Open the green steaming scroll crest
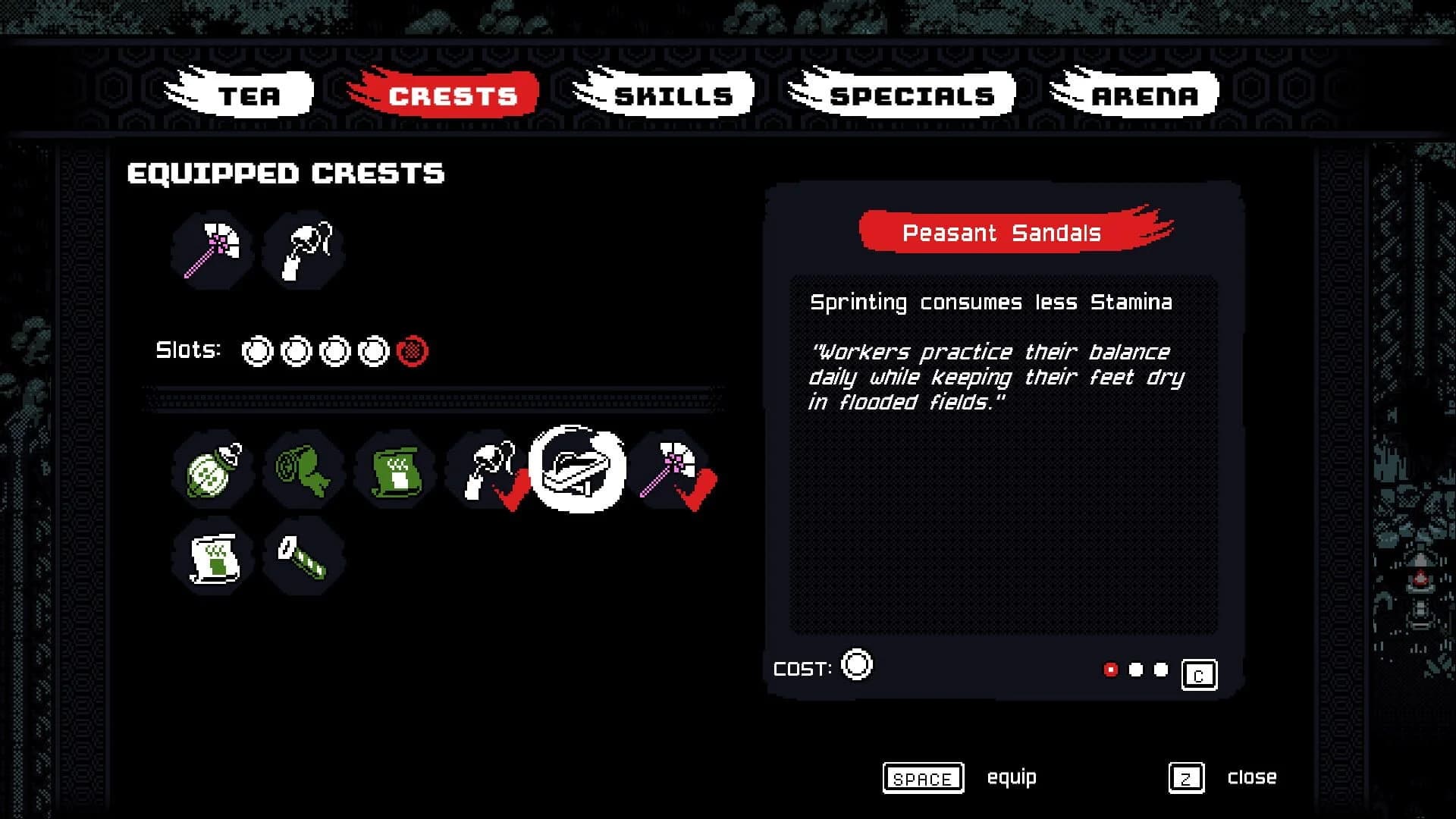Image resolution: width=1456 pixels, height=819 pixels. 394,470
